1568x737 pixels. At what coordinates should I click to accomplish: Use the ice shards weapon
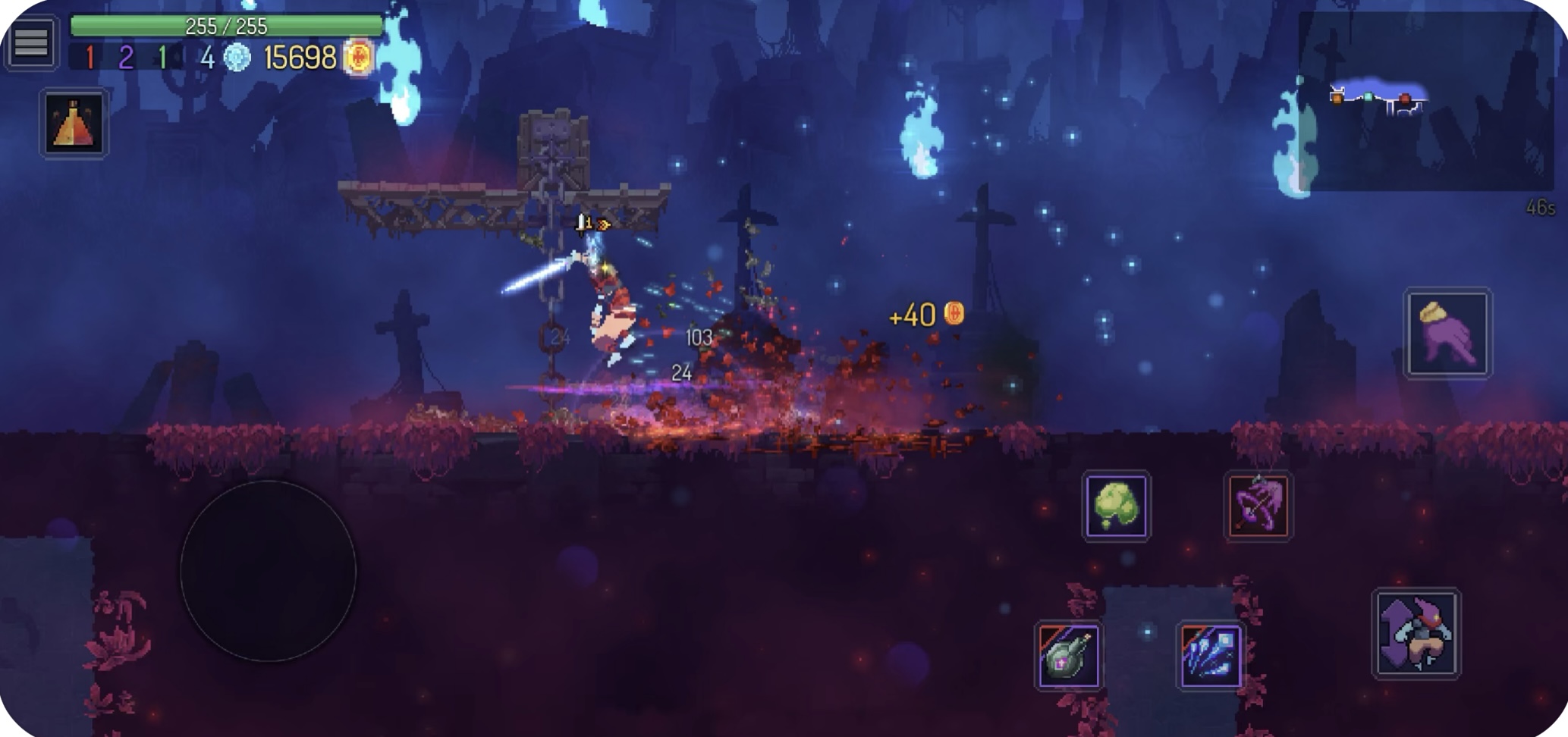pos(1210,656)
